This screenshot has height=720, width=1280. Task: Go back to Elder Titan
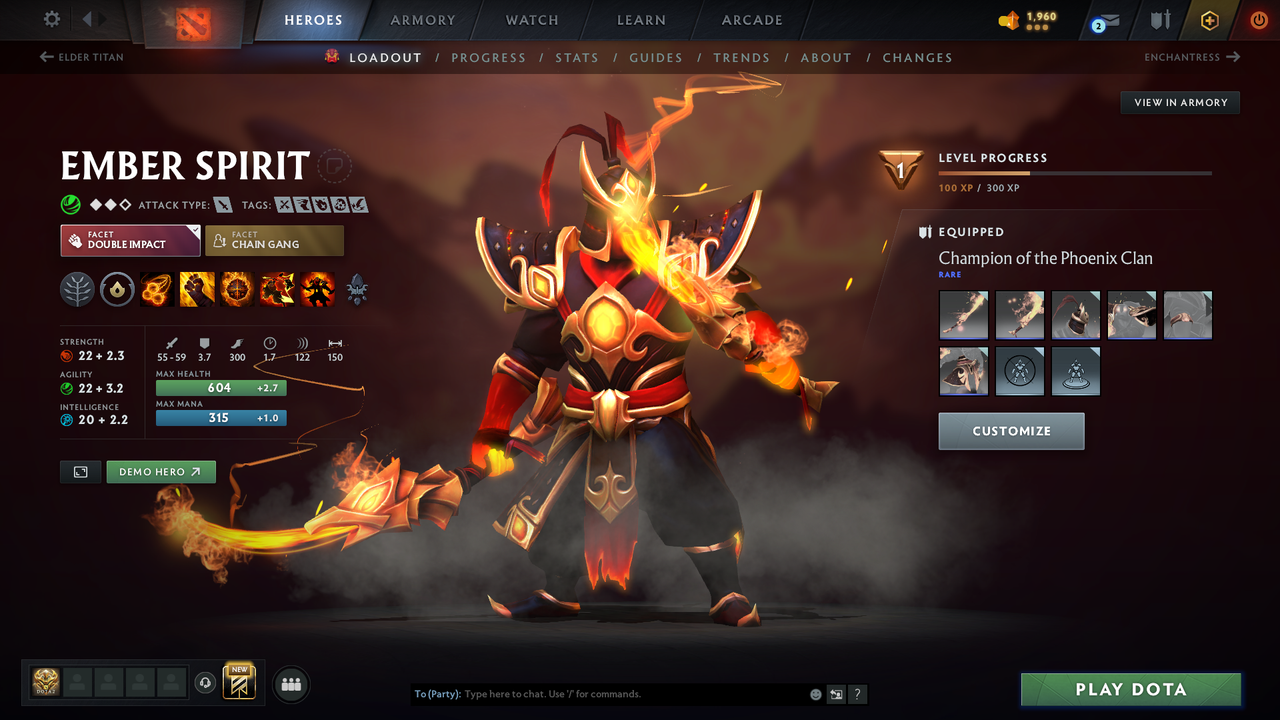tap(80, 57)
